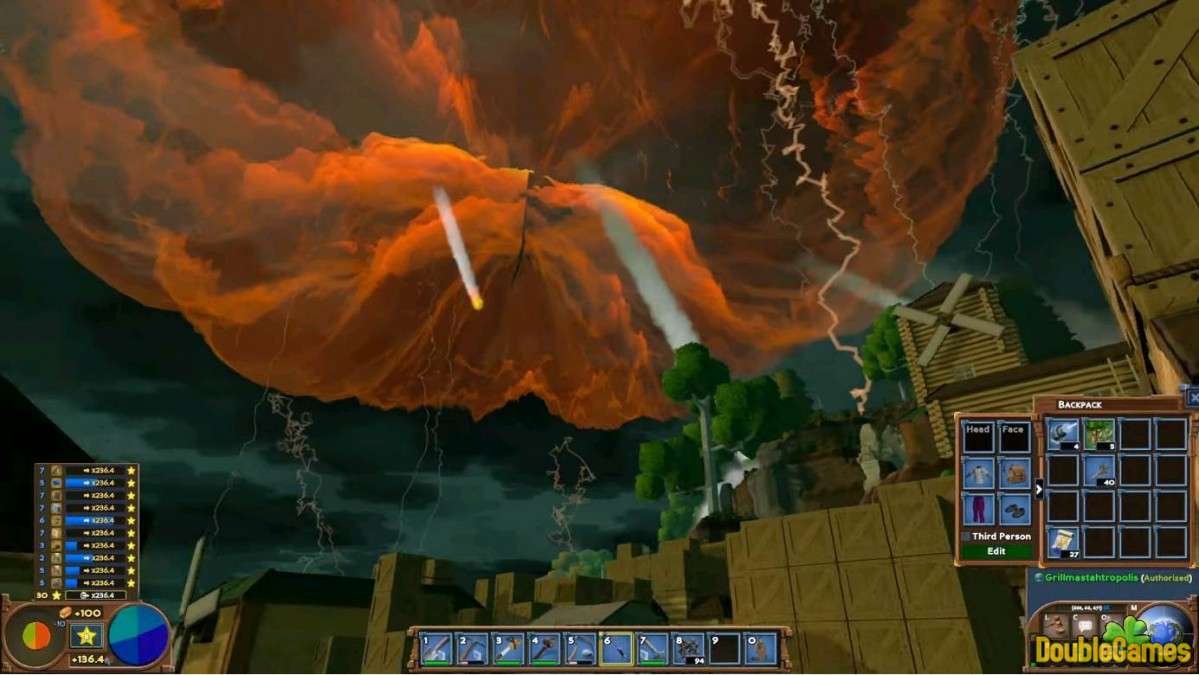The image size is (1199, 675).
Task: Select hotbar slot 8 with 94 items
Action: 689,648
